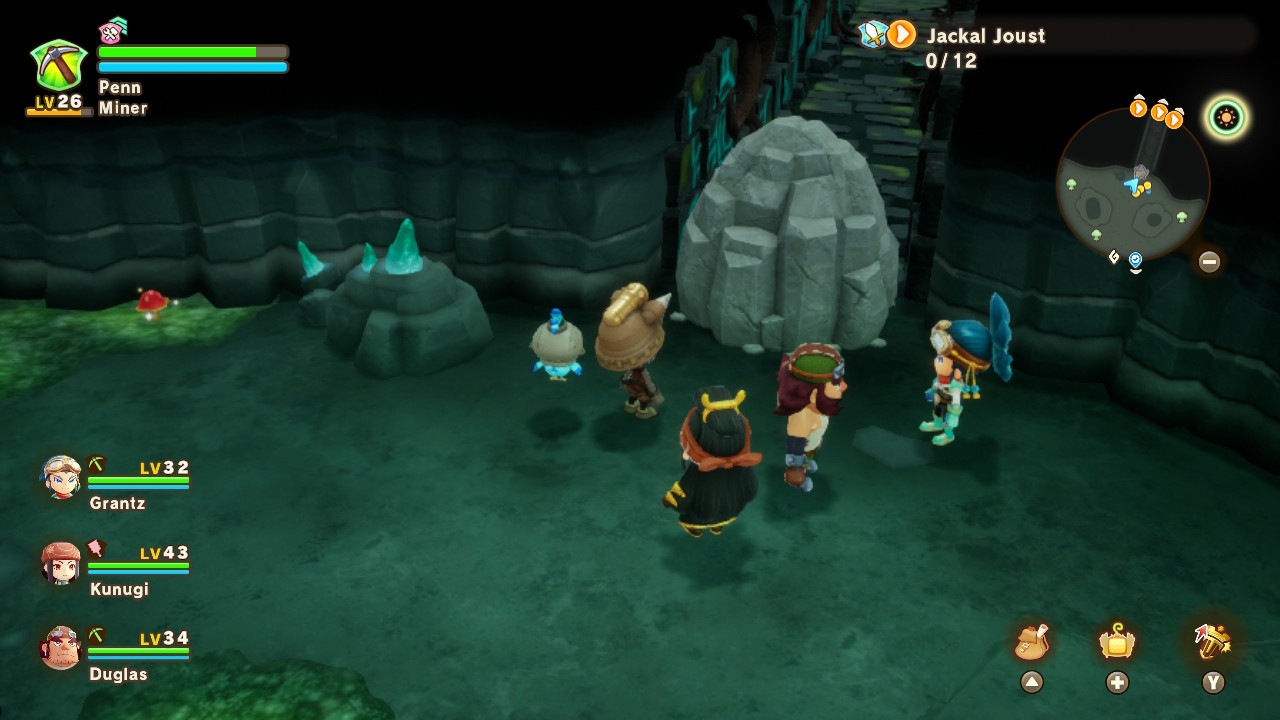Screen dimensions: 1280x720
Task: Click the blue checkmark pin on the minimap edge
Action: click(1135, 261)
